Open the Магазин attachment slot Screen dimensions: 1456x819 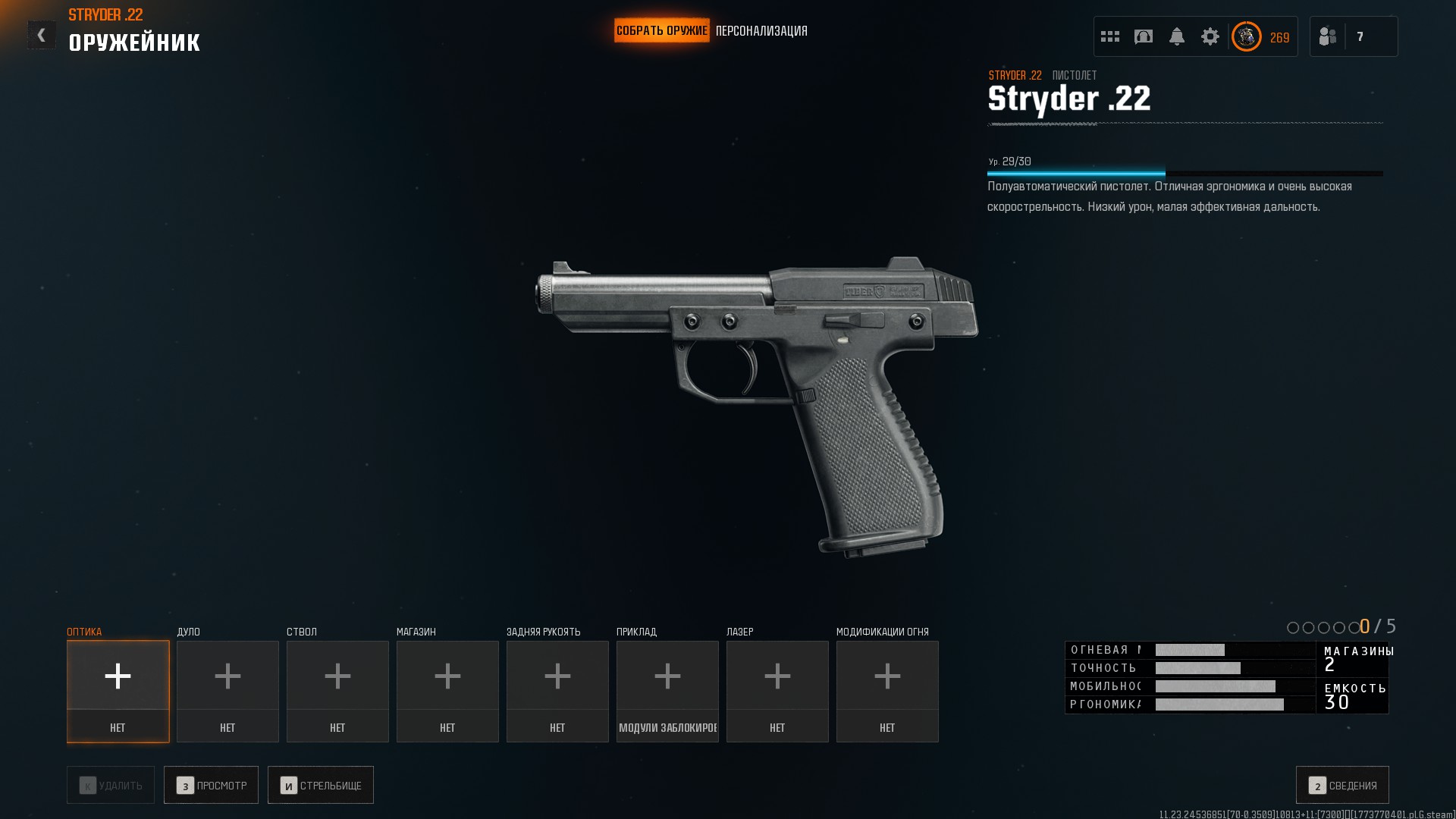(x=447, y=691)
